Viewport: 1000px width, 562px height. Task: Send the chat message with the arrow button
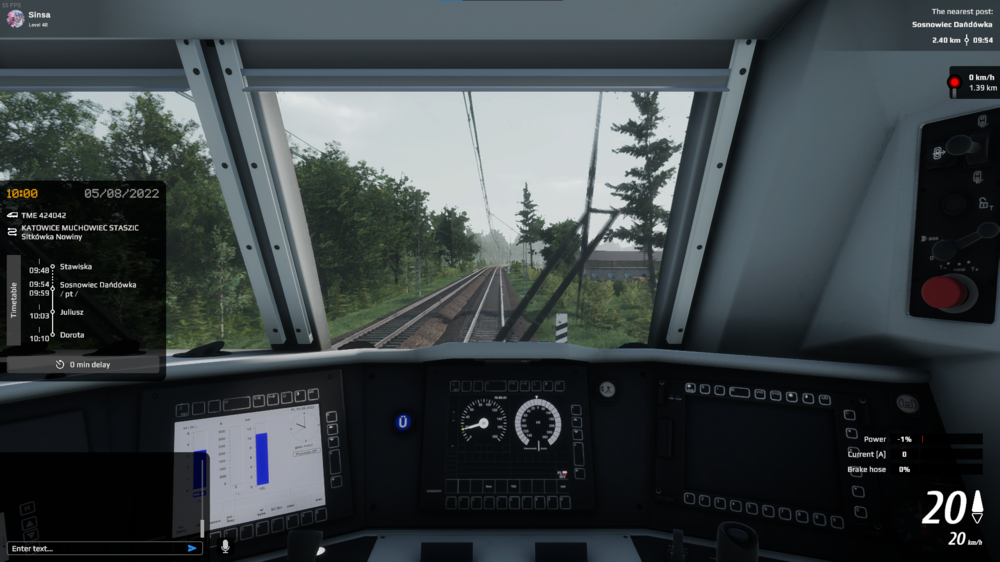192,548
